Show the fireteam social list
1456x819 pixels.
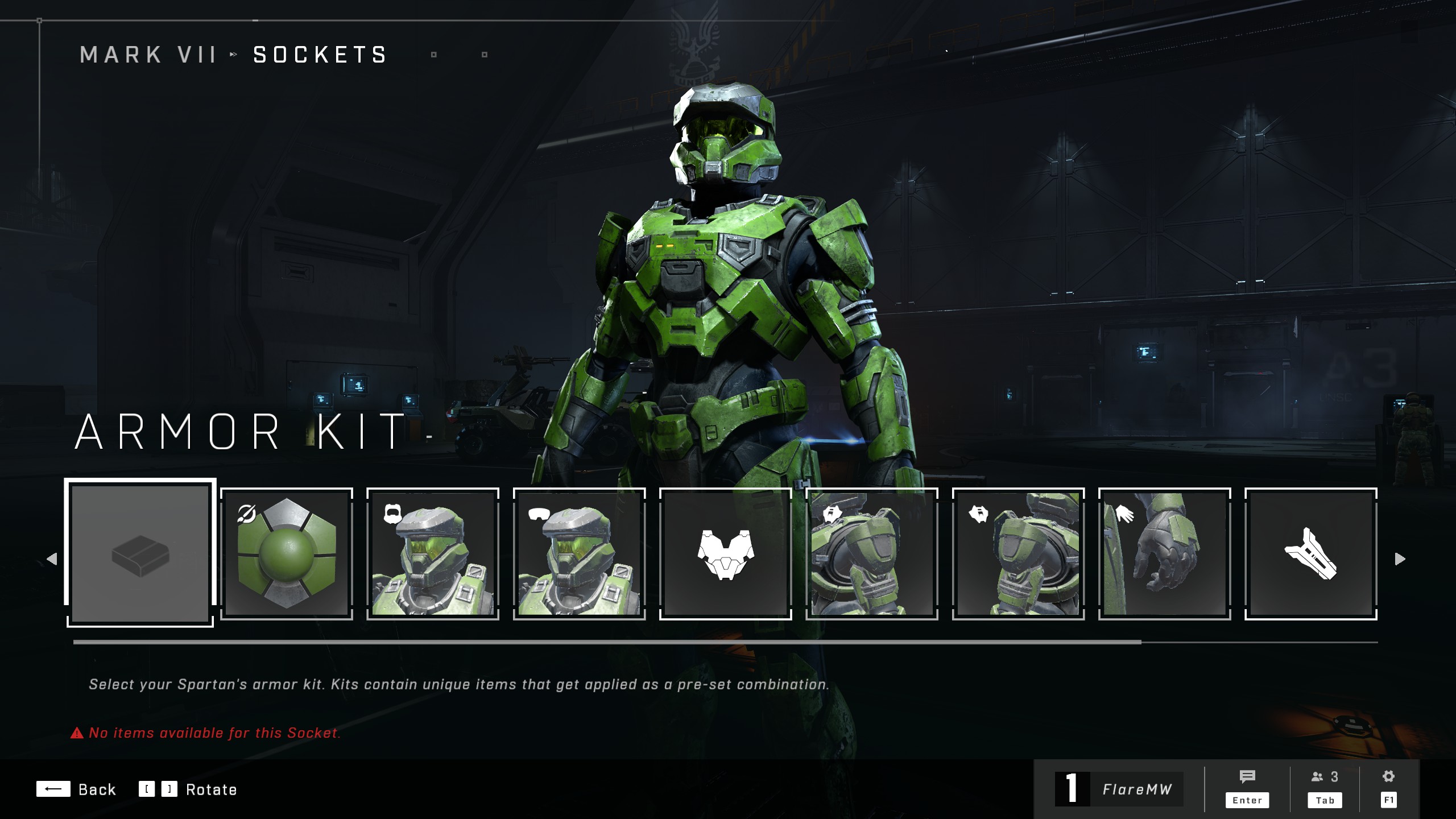coord(1325,788)
